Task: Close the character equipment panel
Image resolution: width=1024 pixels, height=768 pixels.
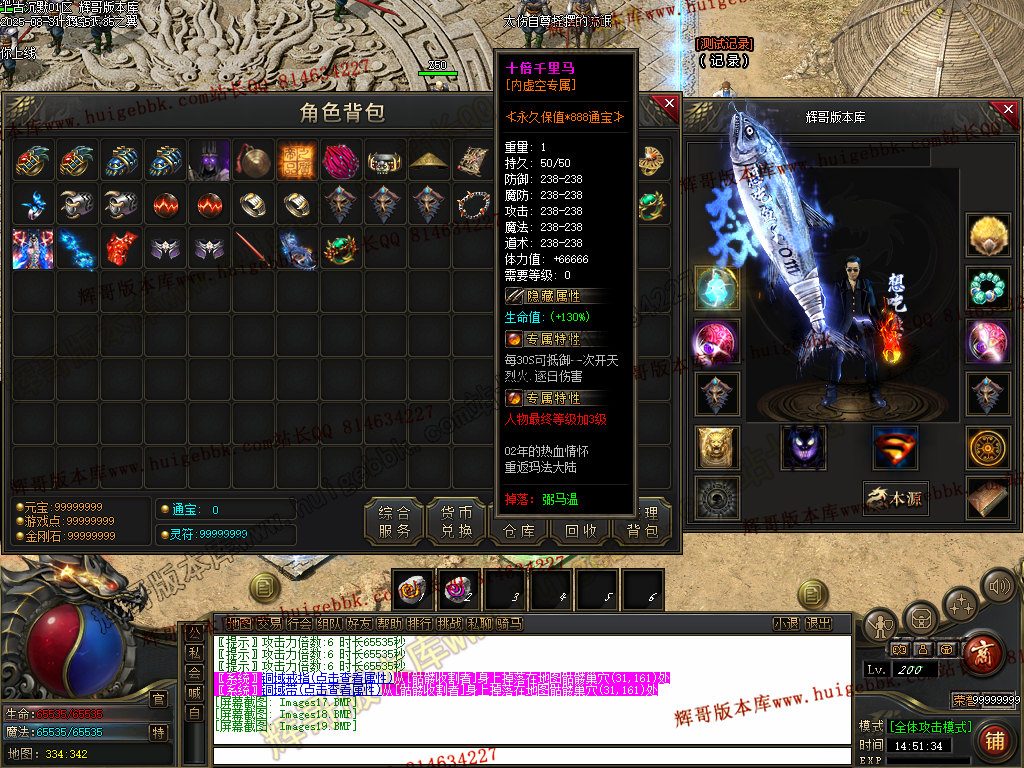Action: [x=1008, y=105]
